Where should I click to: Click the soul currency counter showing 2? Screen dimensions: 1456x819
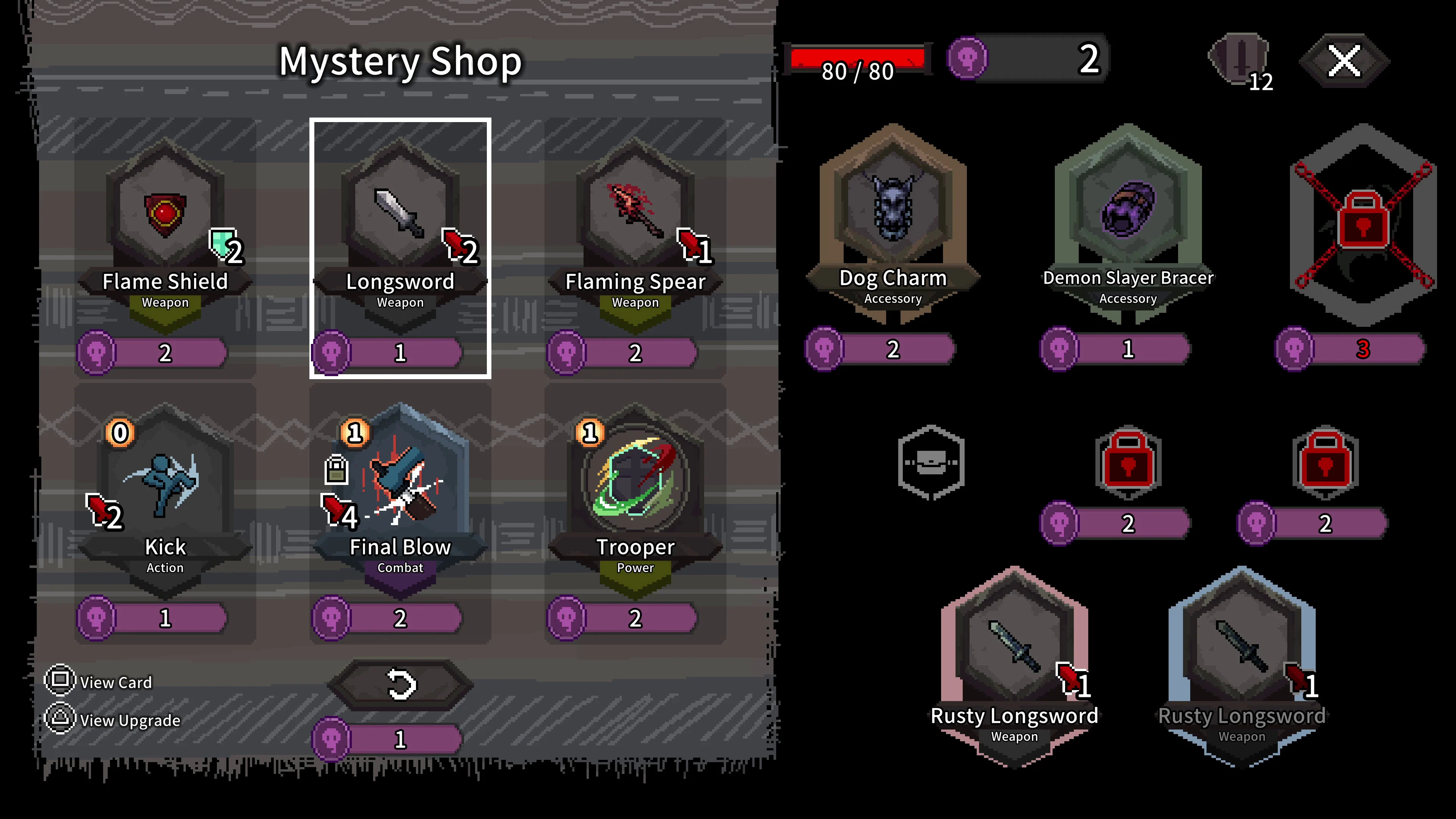pos(1026,60)
